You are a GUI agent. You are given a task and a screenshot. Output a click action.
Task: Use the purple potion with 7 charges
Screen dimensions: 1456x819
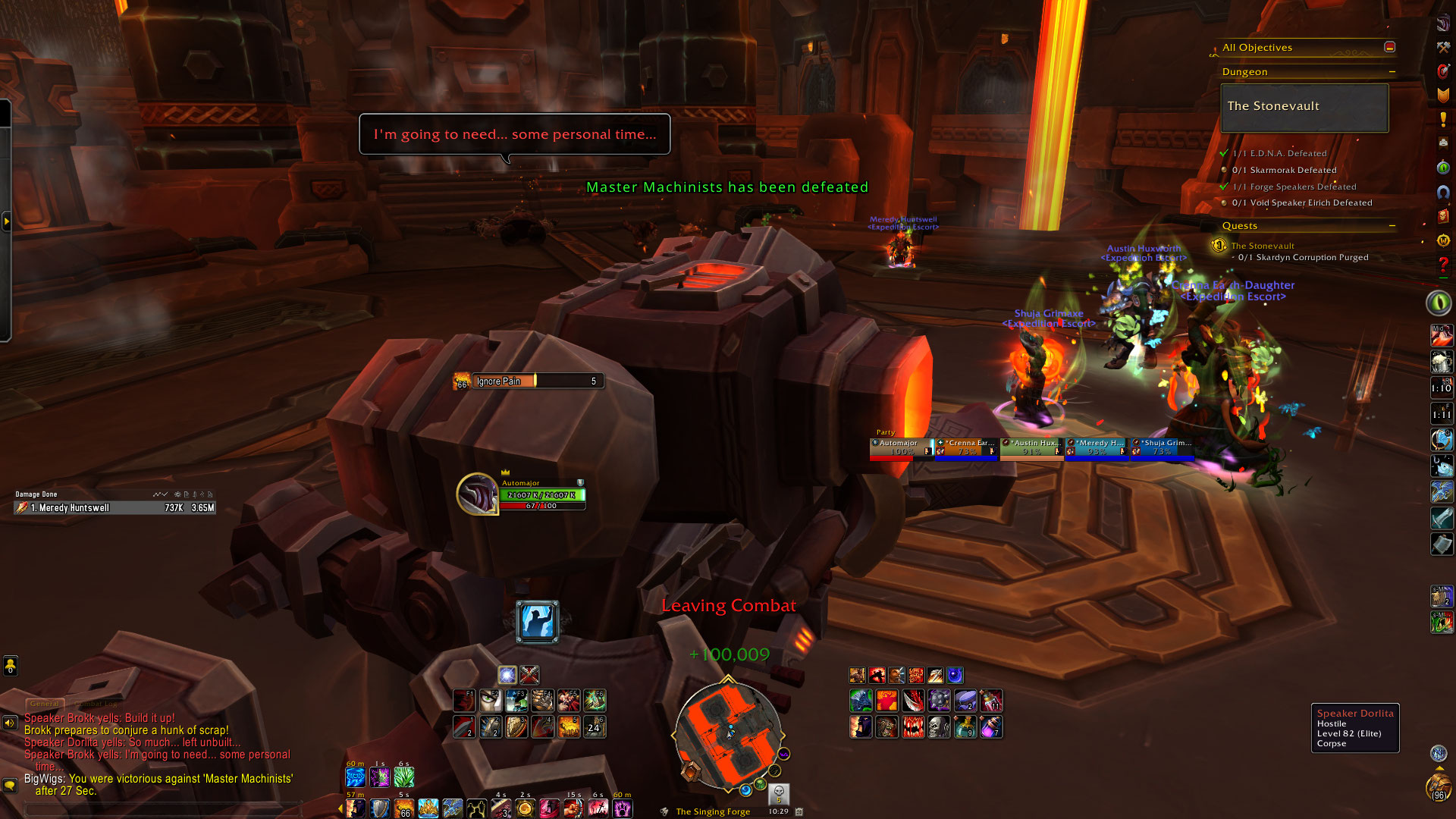click(991, 727)
